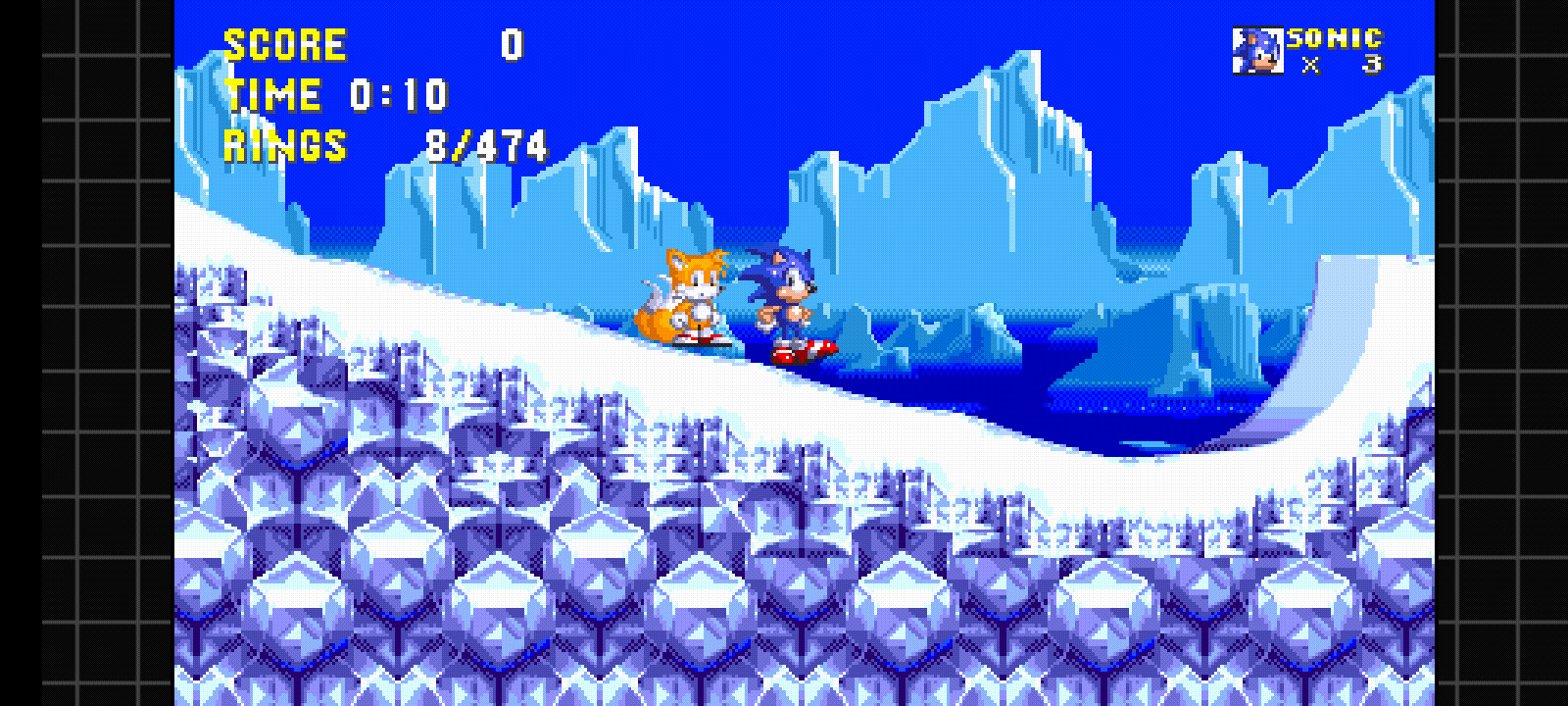This screenshot has height=706, width=1568.
Task: Click the RINGS label
Action: point(284,145)
